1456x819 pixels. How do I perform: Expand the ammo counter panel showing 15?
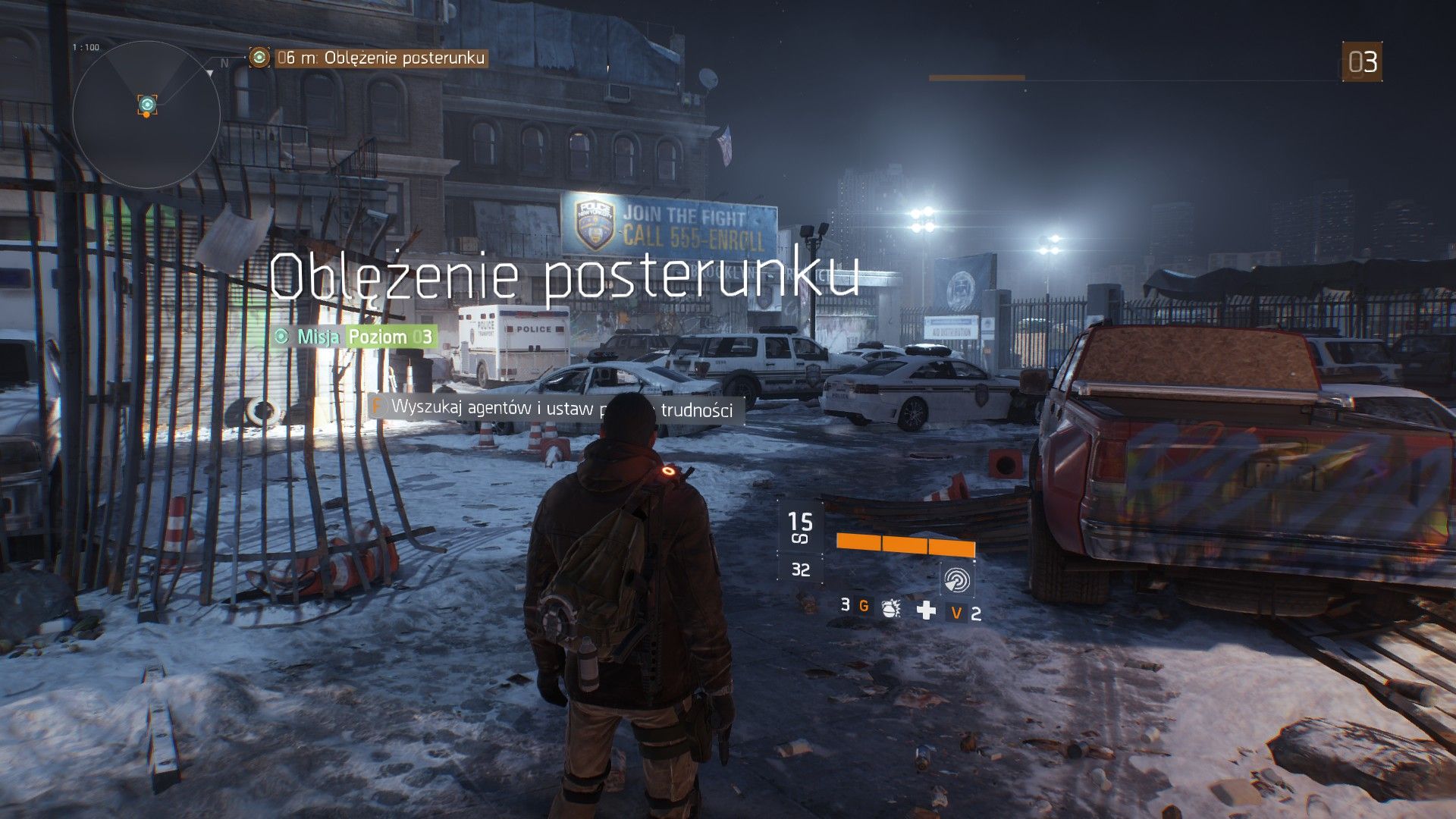pos(801,523)
